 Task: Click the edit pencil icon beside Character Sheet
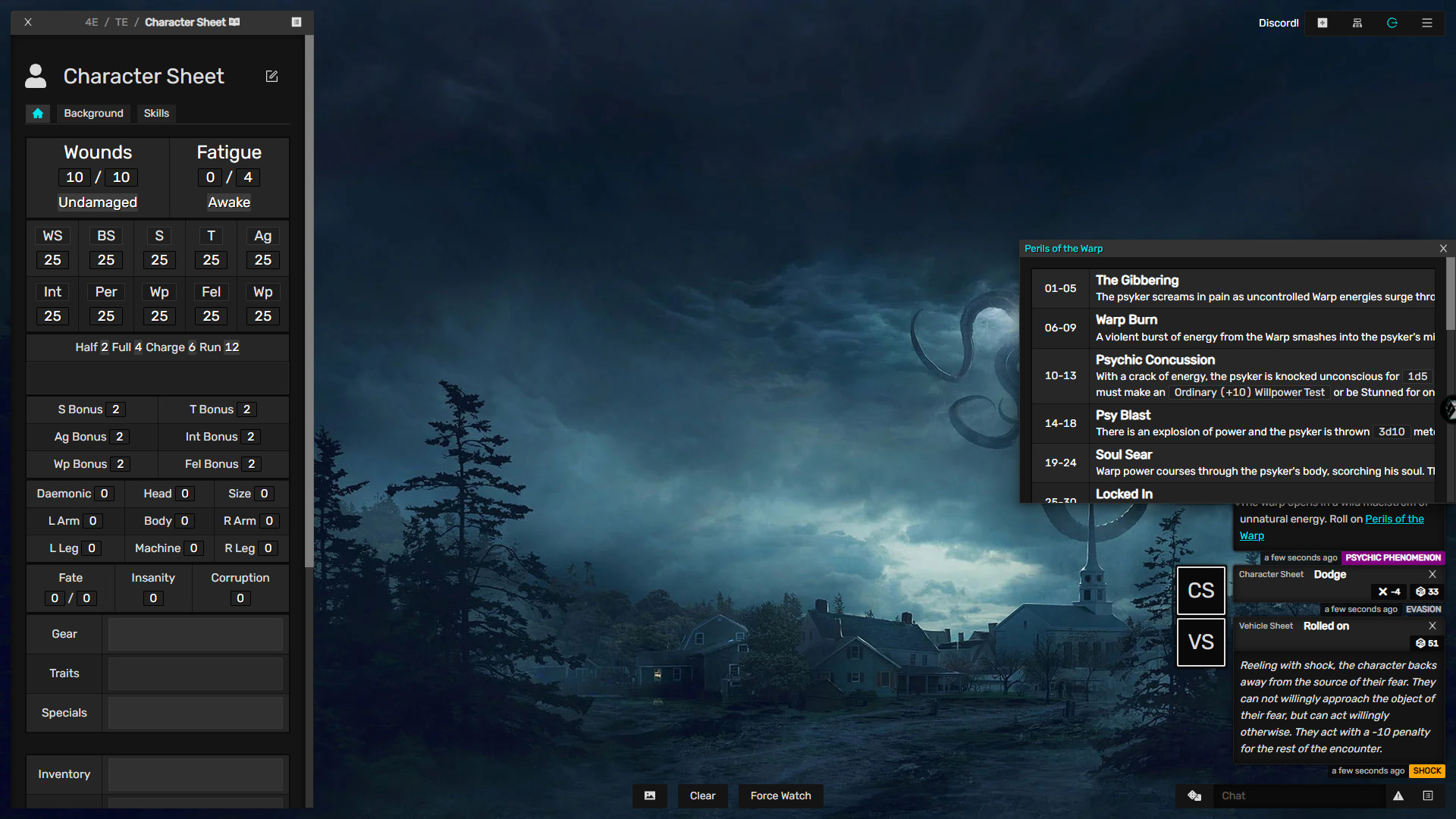pyautogui.click(x=271, y=76)
